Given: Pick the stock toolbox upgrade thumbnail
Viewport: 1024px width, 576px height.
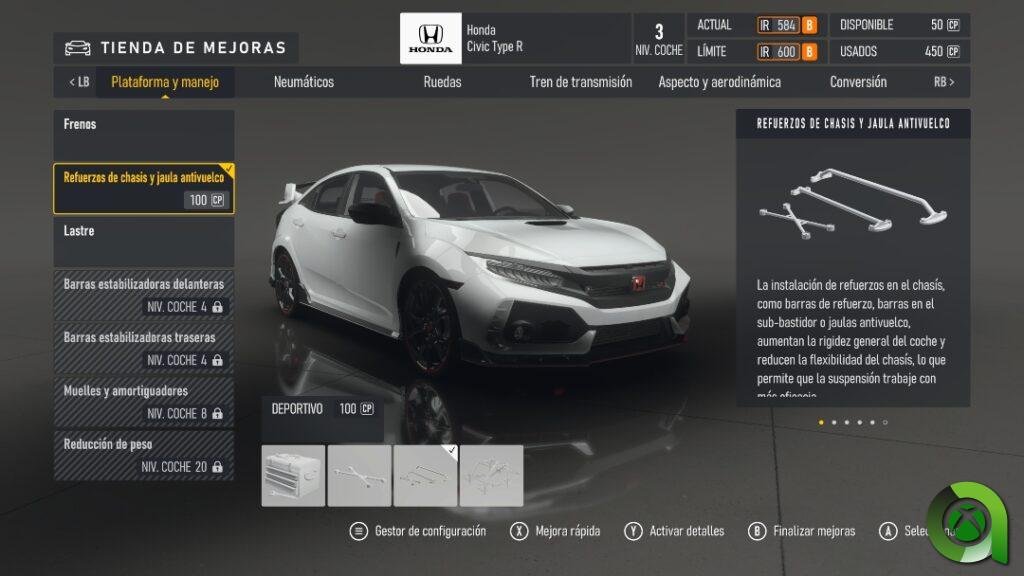Looking at the screenshot, I should 293,475.
